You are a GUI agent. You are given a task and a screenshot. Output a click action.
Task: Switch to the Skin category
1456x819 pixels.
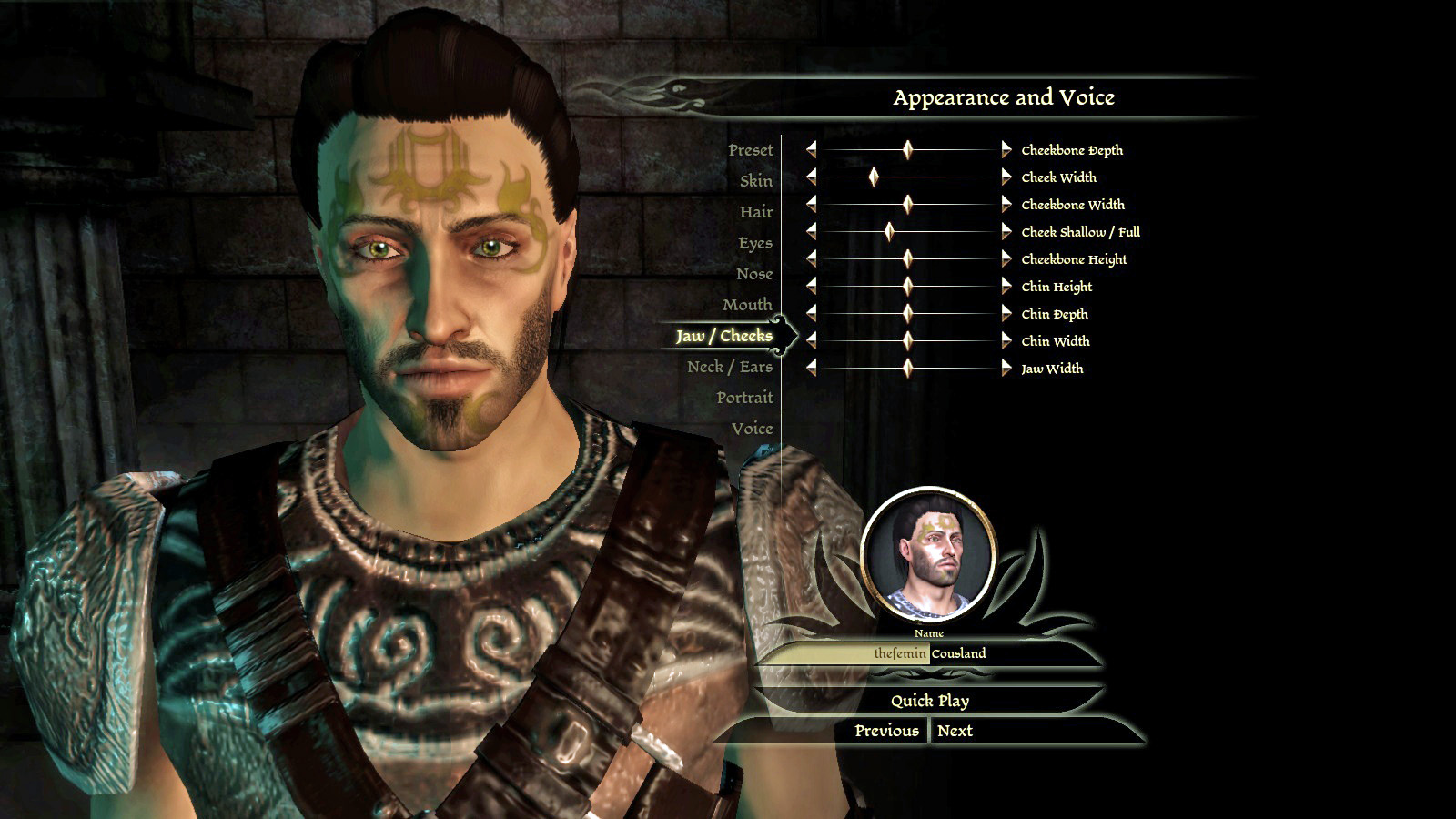pos(755,181)
